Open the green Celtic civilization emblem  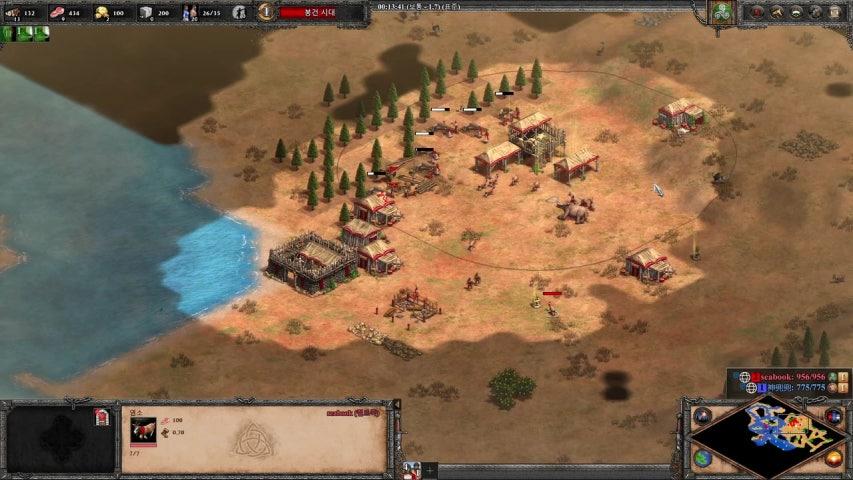pyautogui.click(x=721, y=12)
